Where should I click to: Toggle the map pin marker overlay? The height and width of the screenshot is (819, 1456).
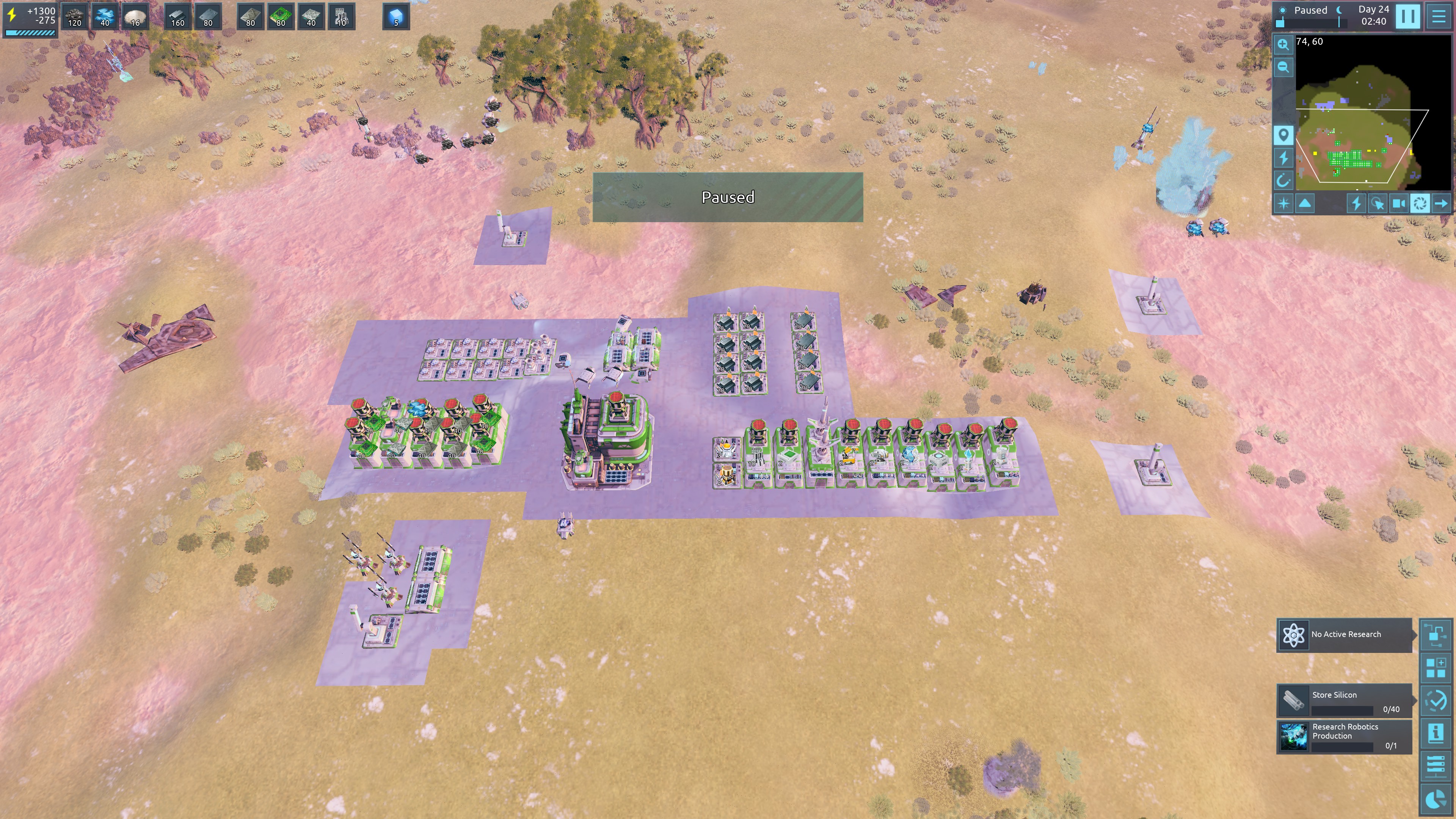click(1283, 135)
